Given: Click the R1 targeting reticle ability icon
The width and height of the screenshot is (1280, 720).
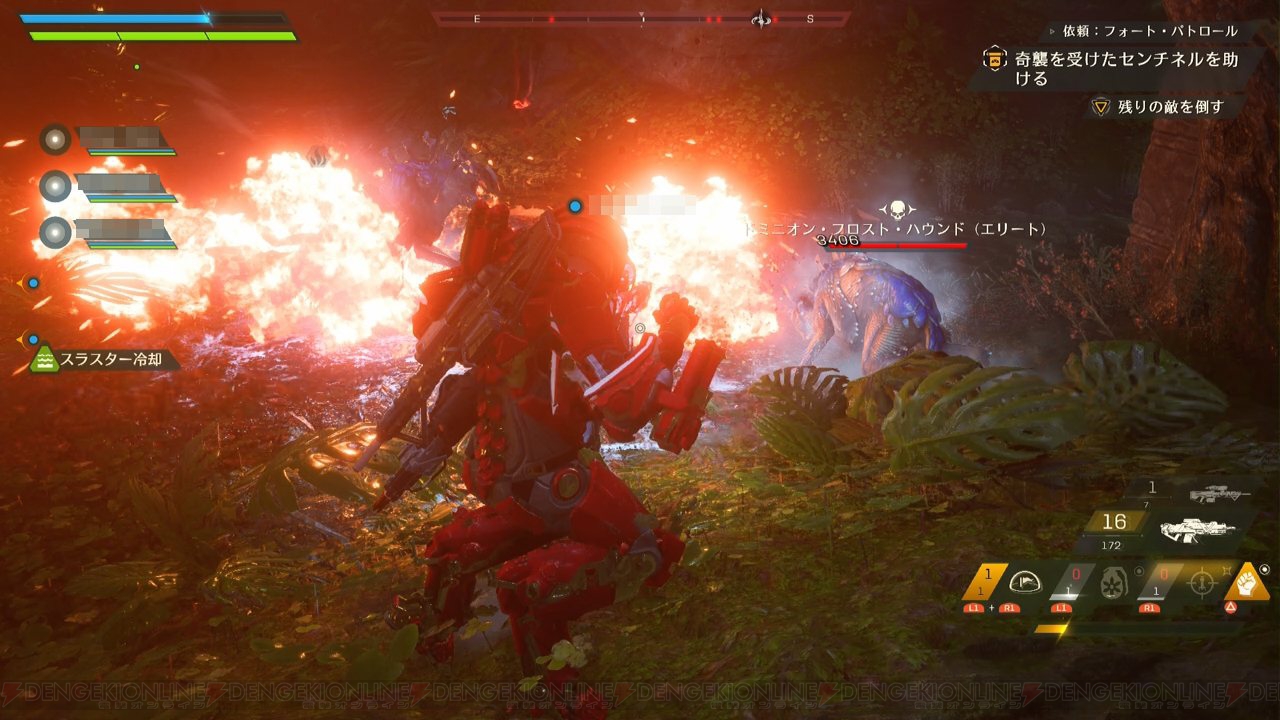Looking at the screenshot, I should [1203, 581].
